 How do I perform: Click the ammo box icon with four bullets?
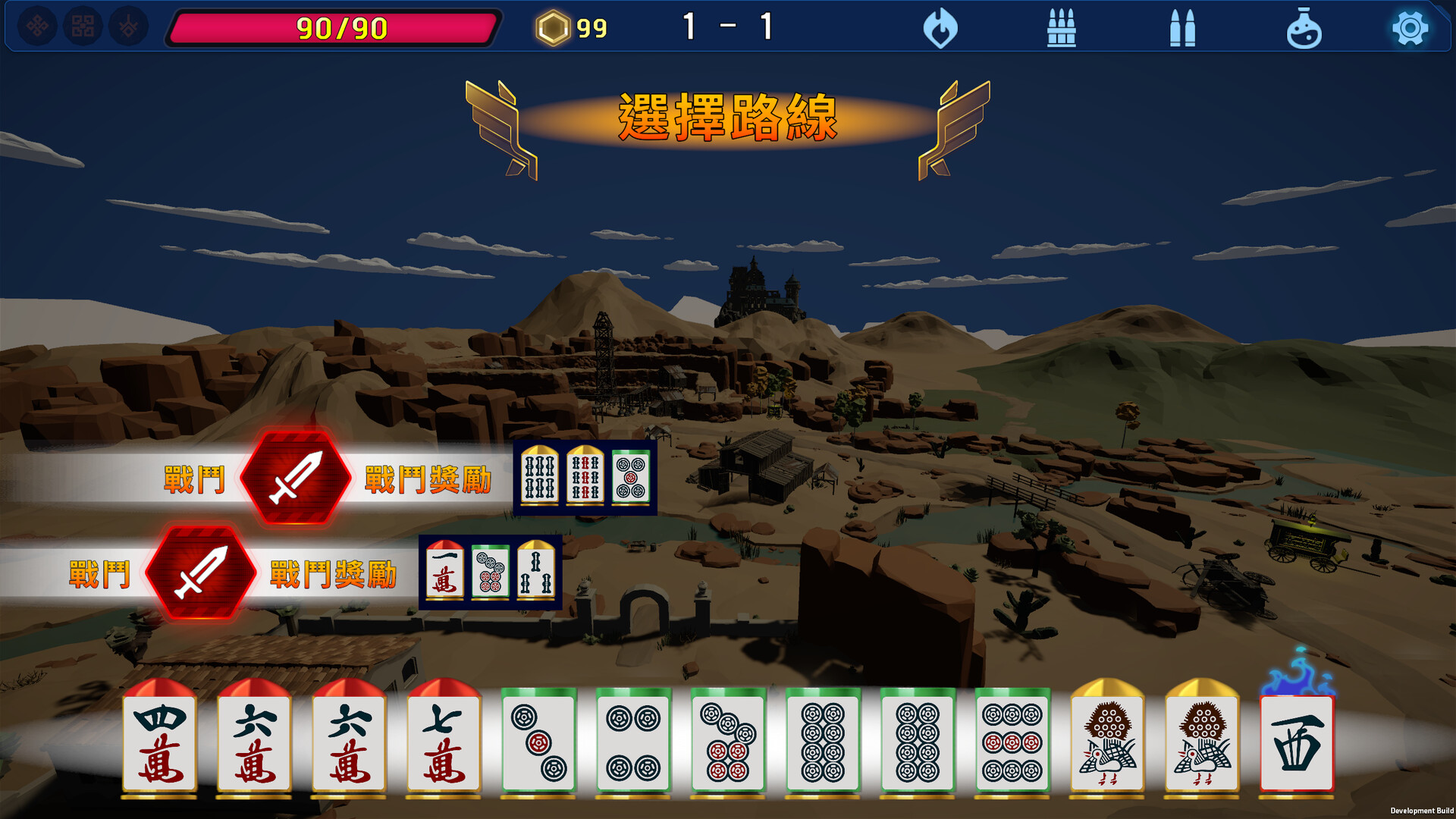pyautogui.click(x=1061, y=29)
